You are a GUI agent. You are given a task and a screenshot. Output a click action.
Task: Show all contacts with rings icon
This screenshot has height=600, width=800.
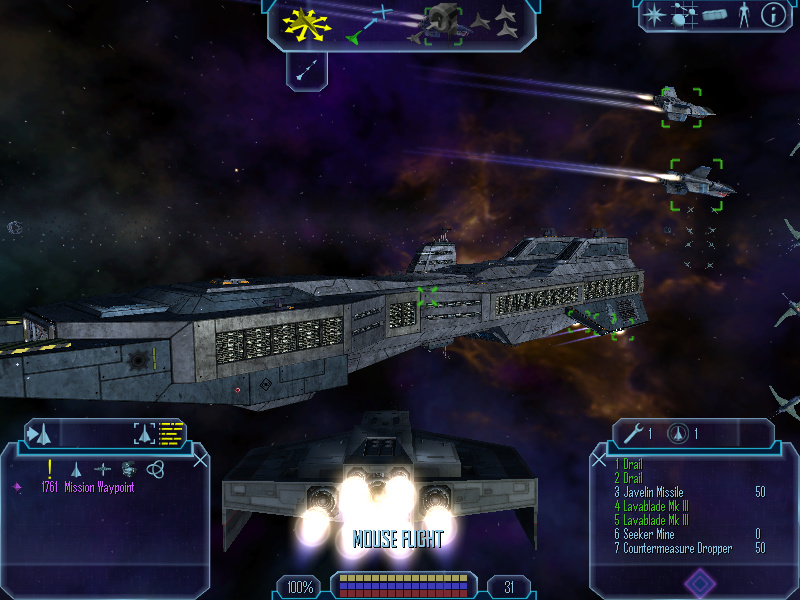154,468
